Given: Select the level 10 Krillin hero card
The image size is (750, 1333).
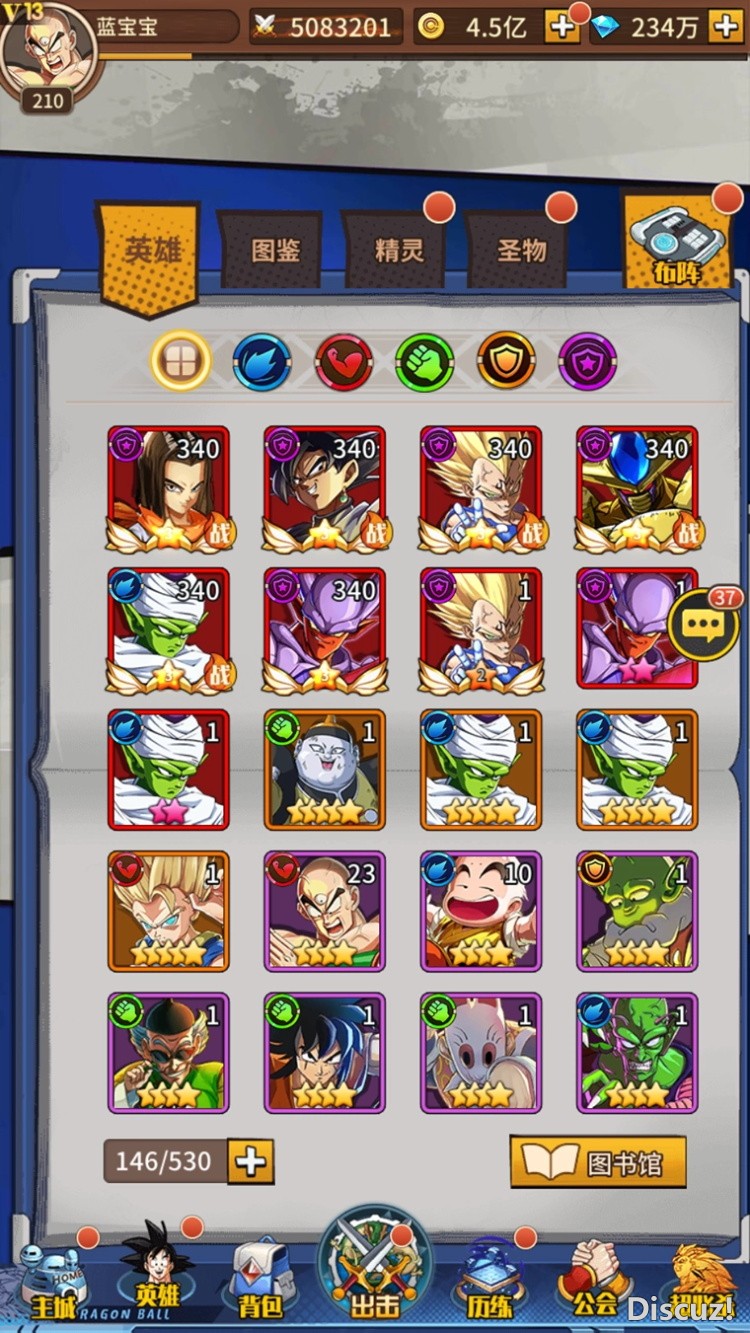Looking at the screenshot, I should 480,912.
